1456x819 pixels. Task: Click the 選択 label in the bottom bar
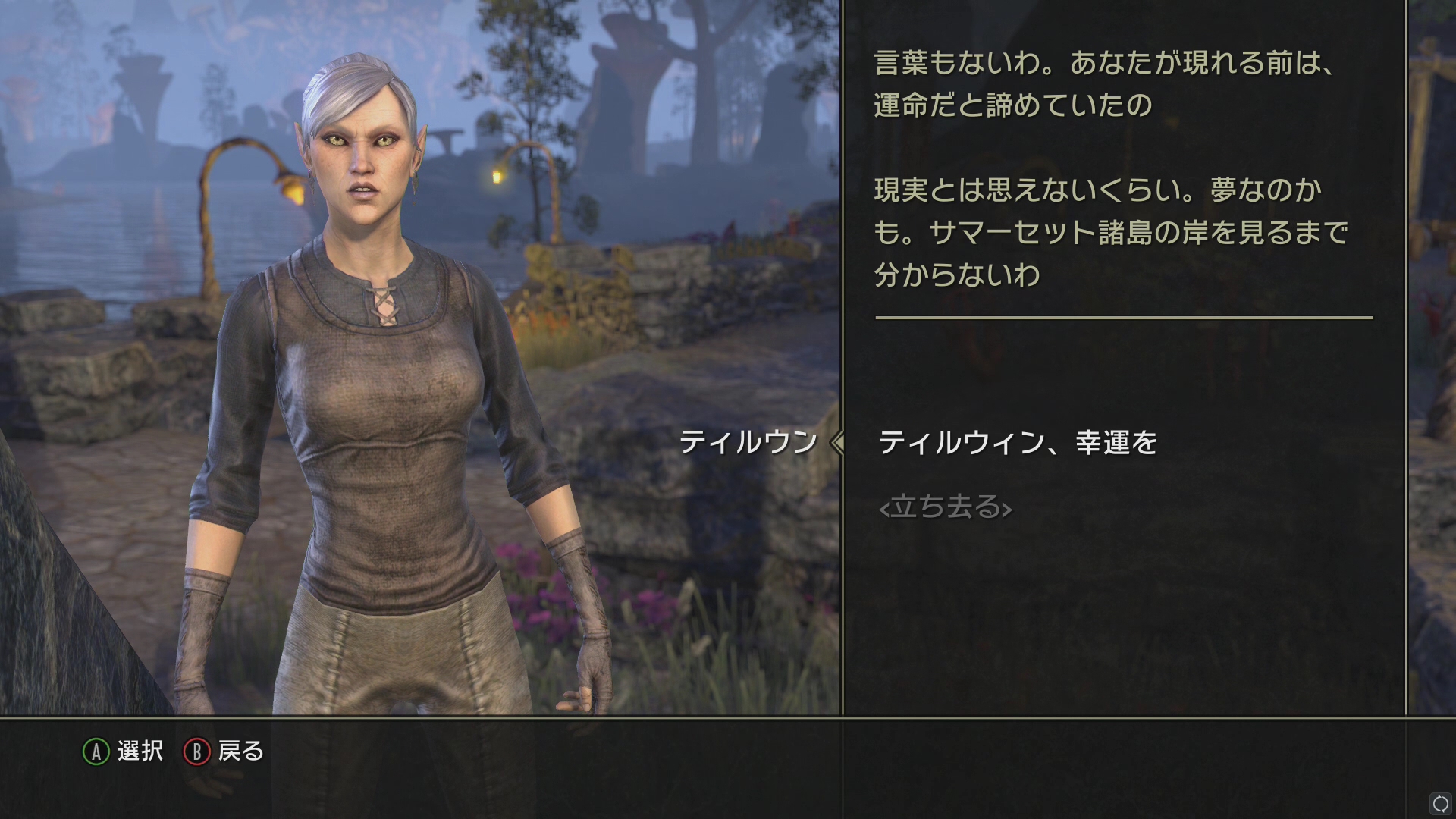(x=140, y=752)
